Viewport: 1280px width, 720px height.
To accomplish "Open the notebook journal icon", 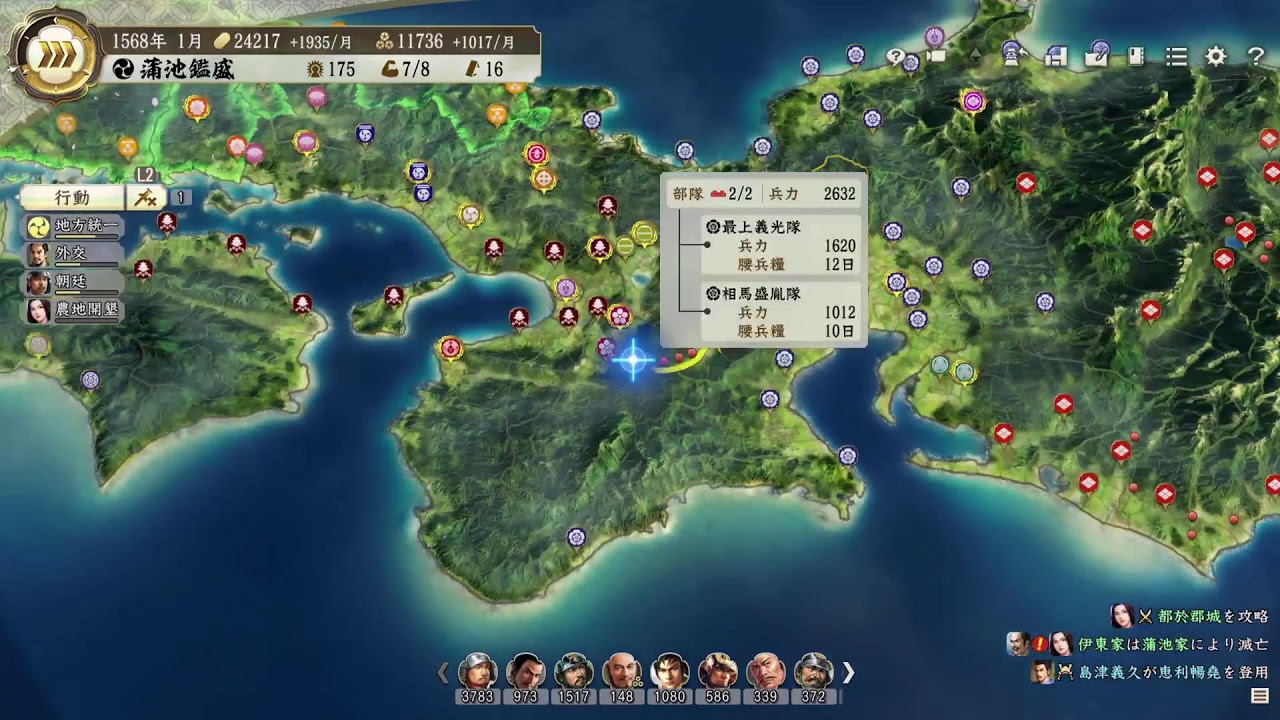I will 1137,57.
